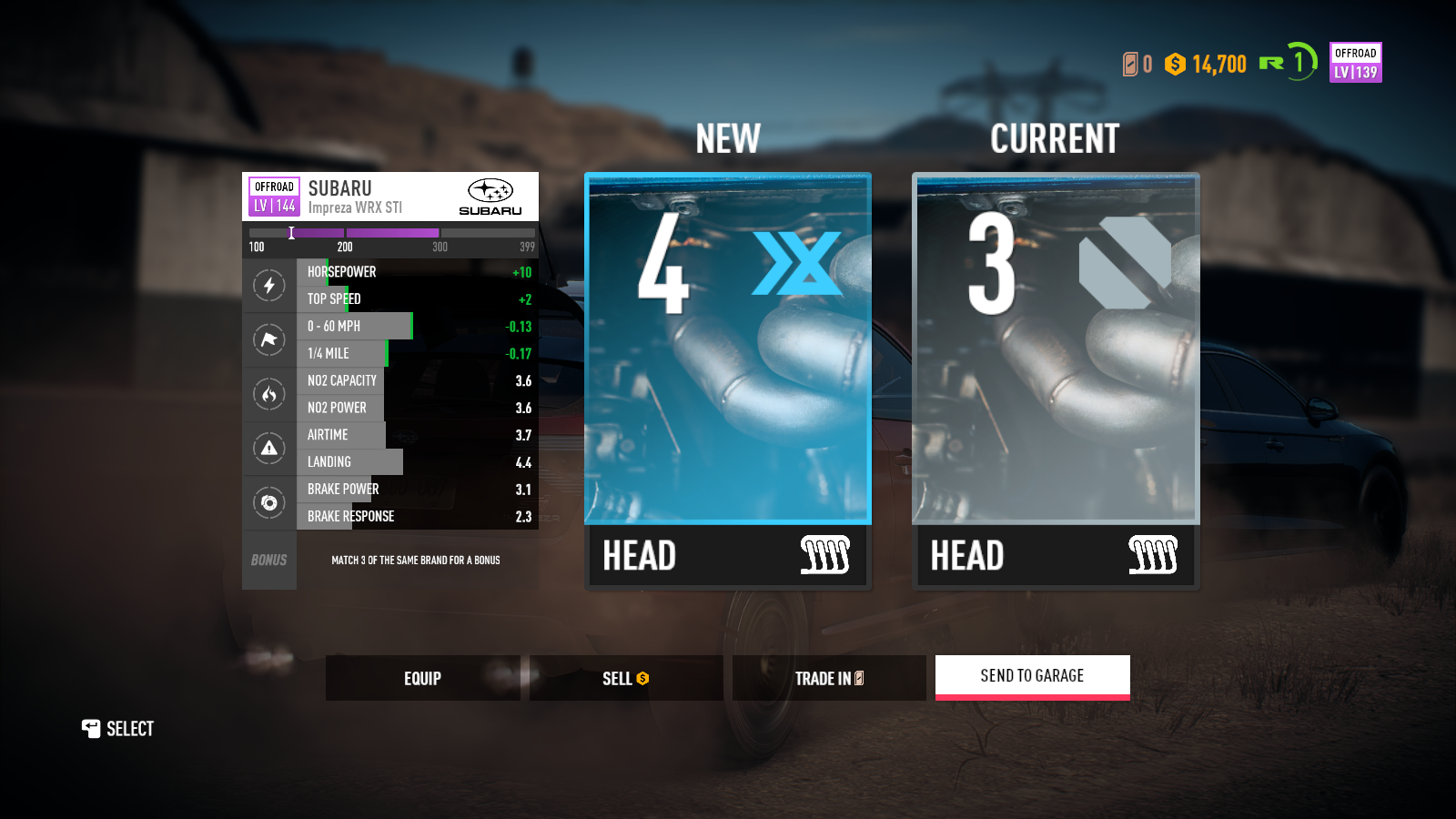Select the new level 4 Head card
The width and height of the screenshot is (1456, 819).
[x=727, y=379]
